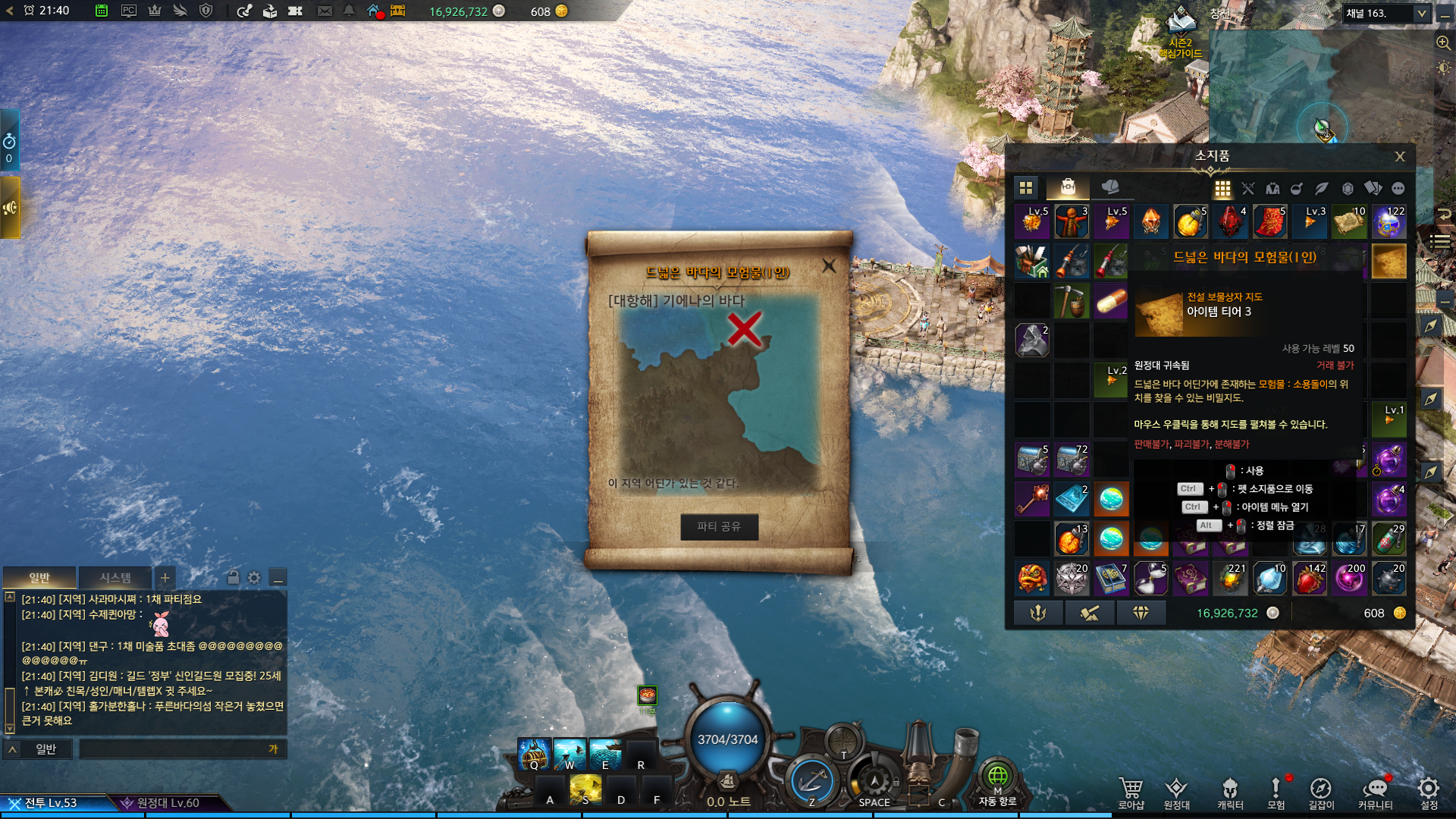
Task: Zoom in the minimap magnifier
Action: 1443,43
